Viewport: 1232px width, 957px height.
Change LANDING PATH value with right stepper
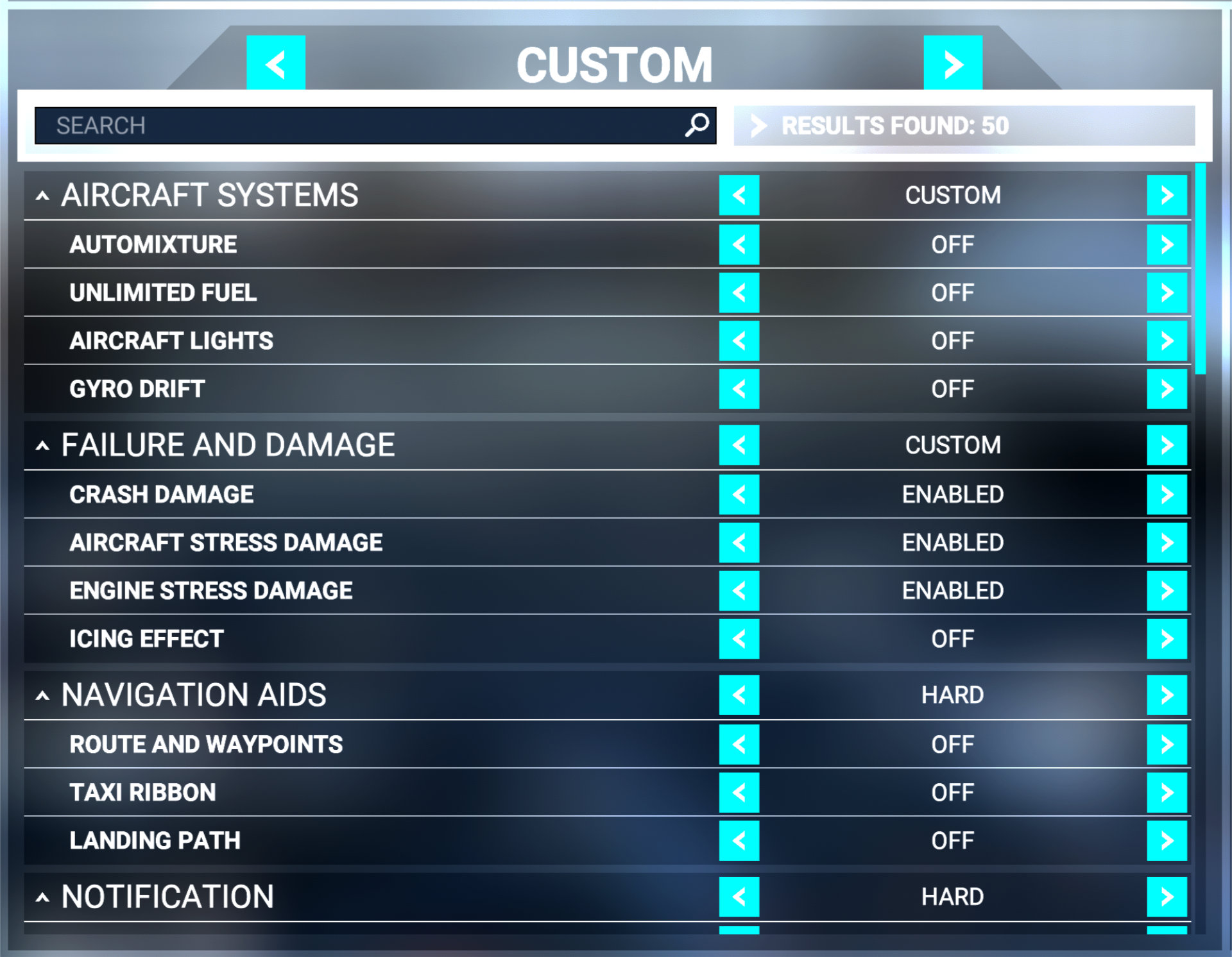click(1167, 840)
